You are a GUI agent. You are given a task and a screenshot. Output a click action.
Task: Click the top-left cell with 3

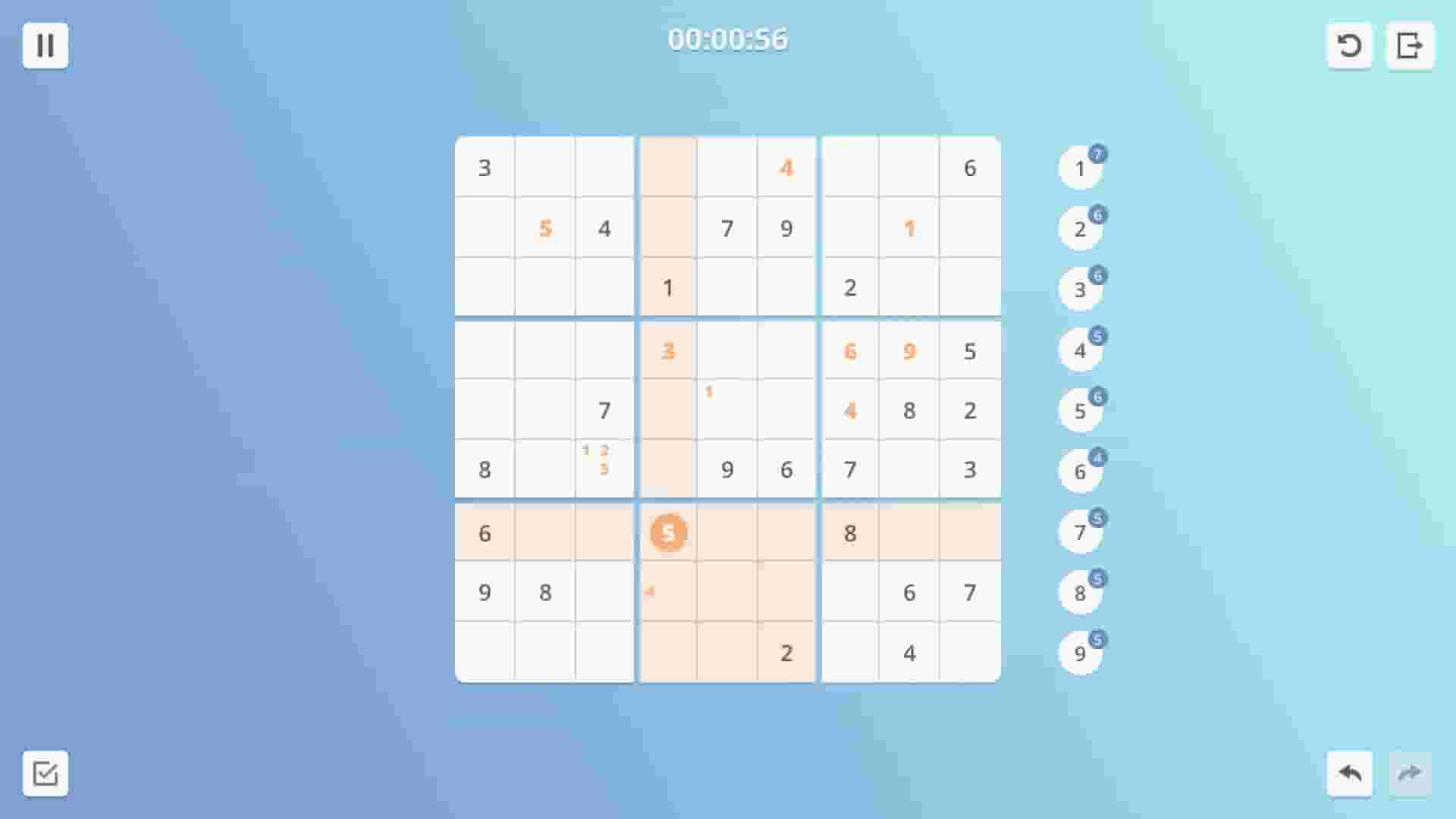click(484, 168)
